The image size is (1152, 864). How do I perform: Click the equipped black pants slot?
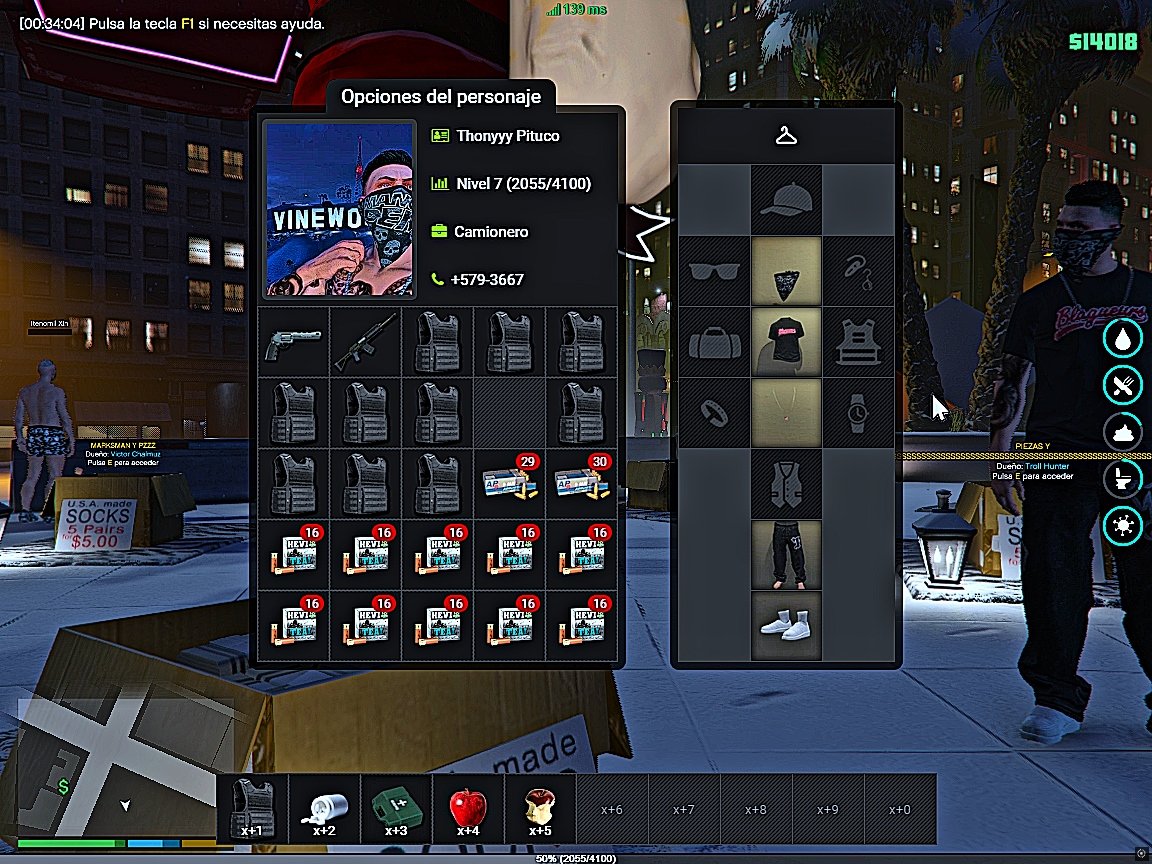[786, 555]
